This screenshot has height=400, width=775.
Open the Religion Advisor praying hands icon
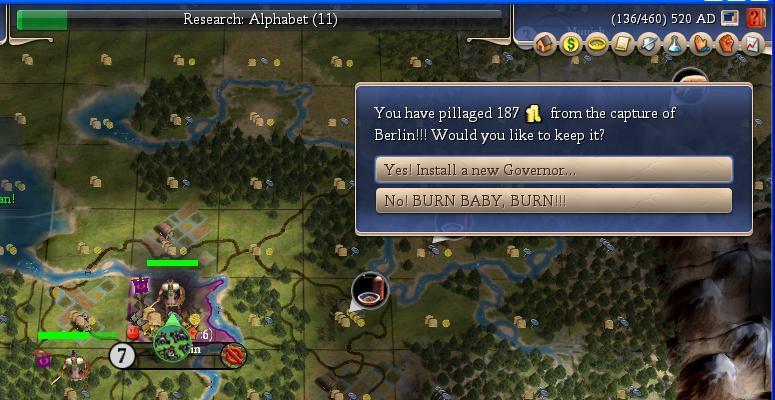tap(700, 44)
